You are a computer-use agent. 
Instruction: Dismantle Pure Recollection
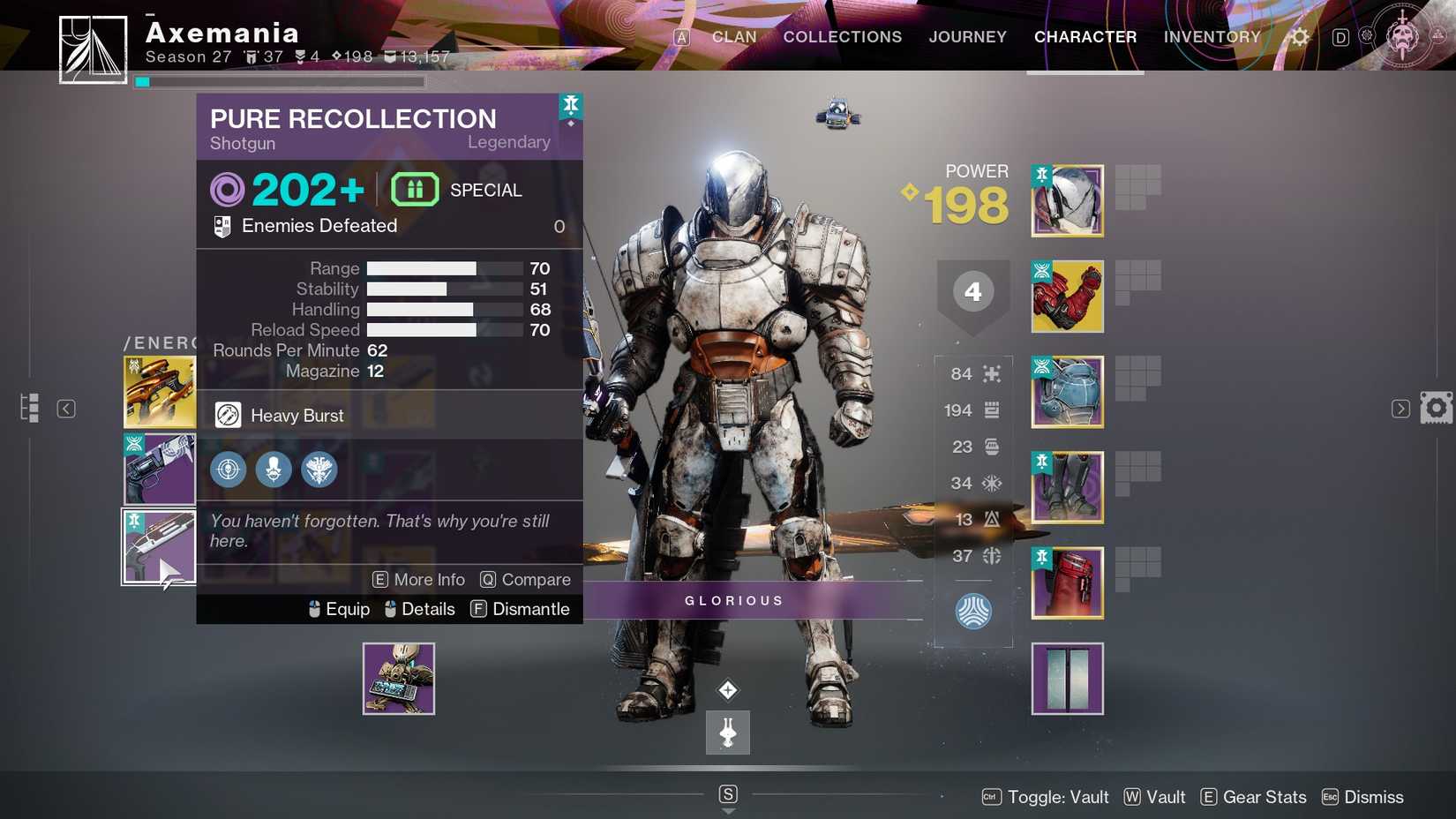[x=521, y=609]
